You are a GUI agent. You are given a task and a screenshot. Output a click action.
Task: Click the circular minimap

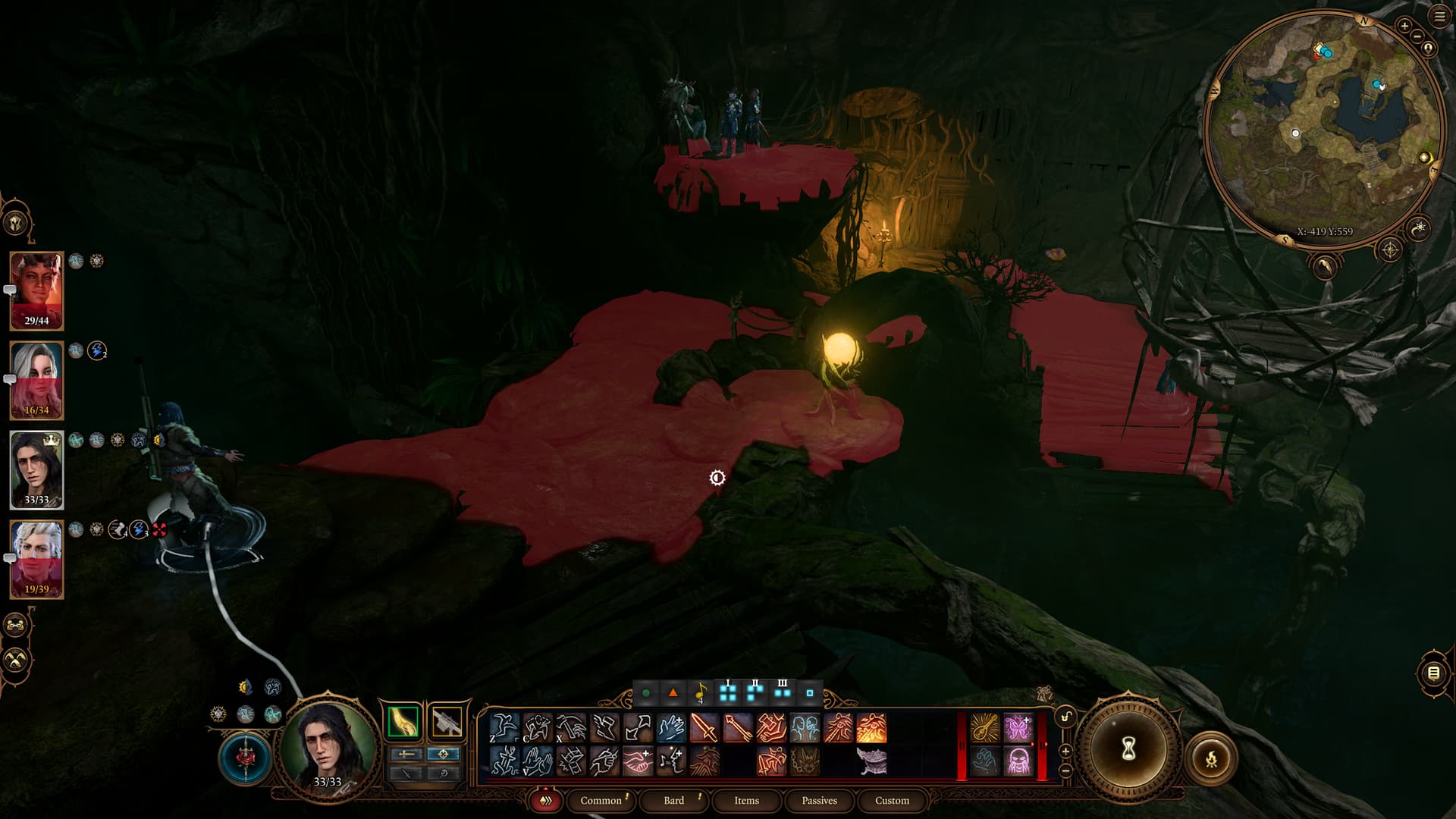point(1323,129)
